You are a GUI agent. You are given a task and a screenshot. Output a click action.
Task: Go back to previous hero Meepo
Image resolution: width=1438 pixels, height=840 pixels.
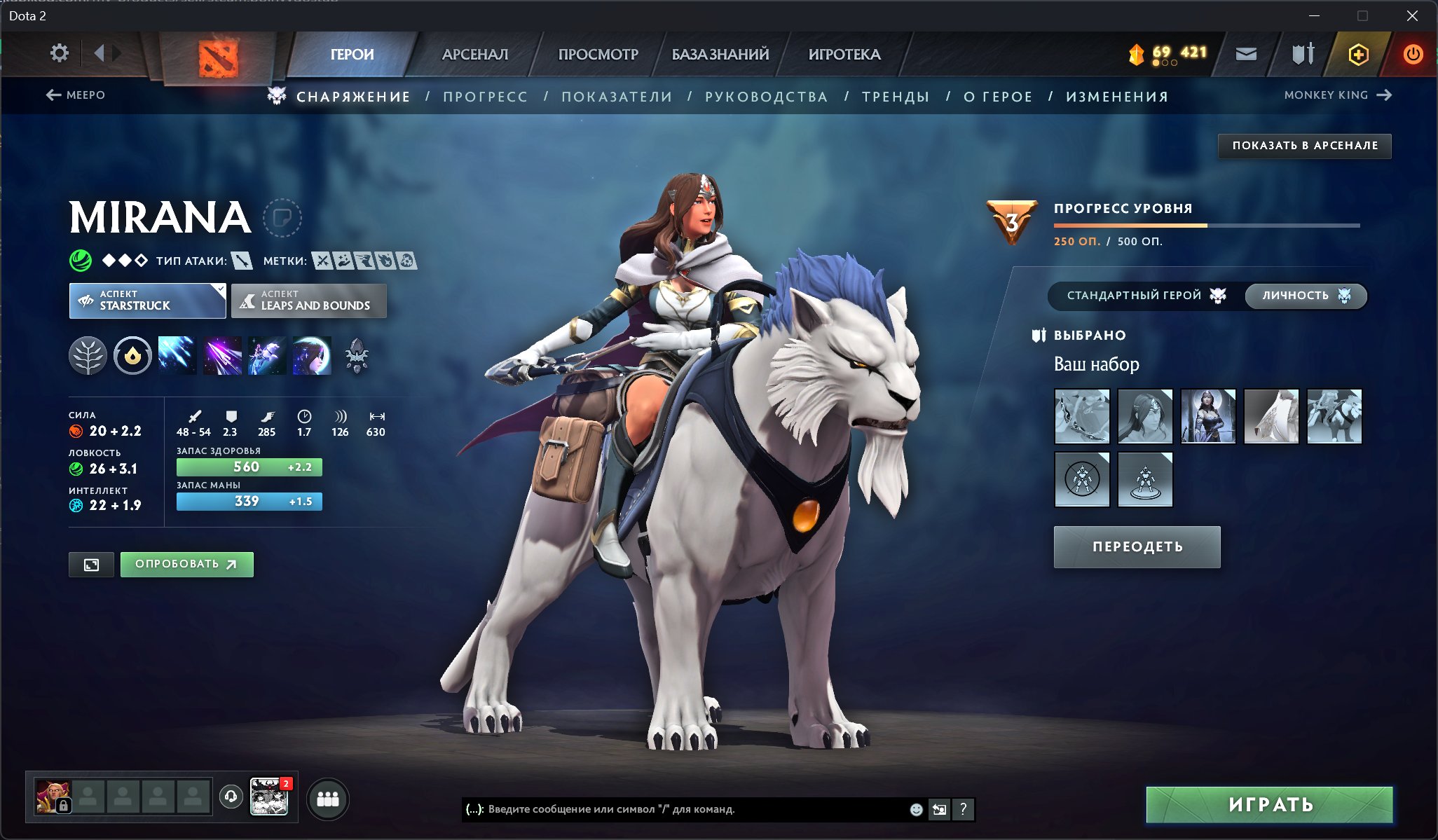point(76,95)
